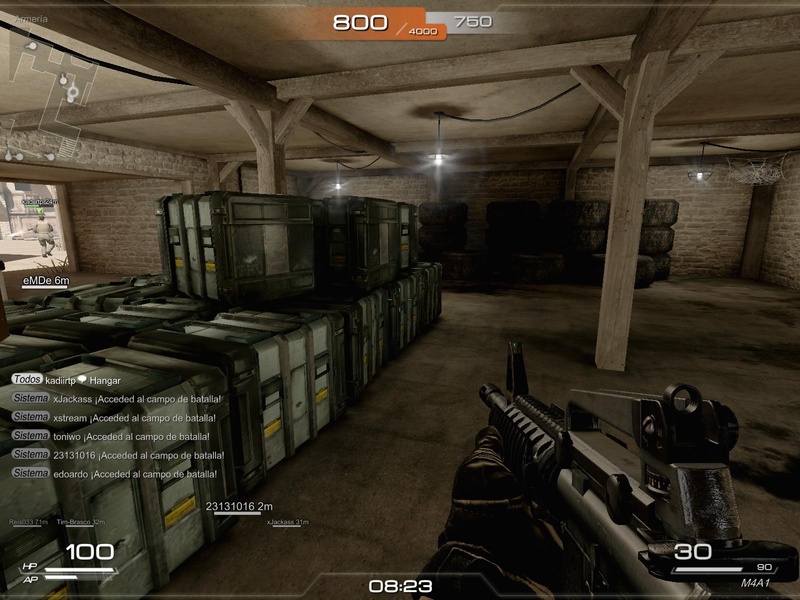Select the edoardo system chat line
This screenshot has height=600, width=800.
coord(137,473)
